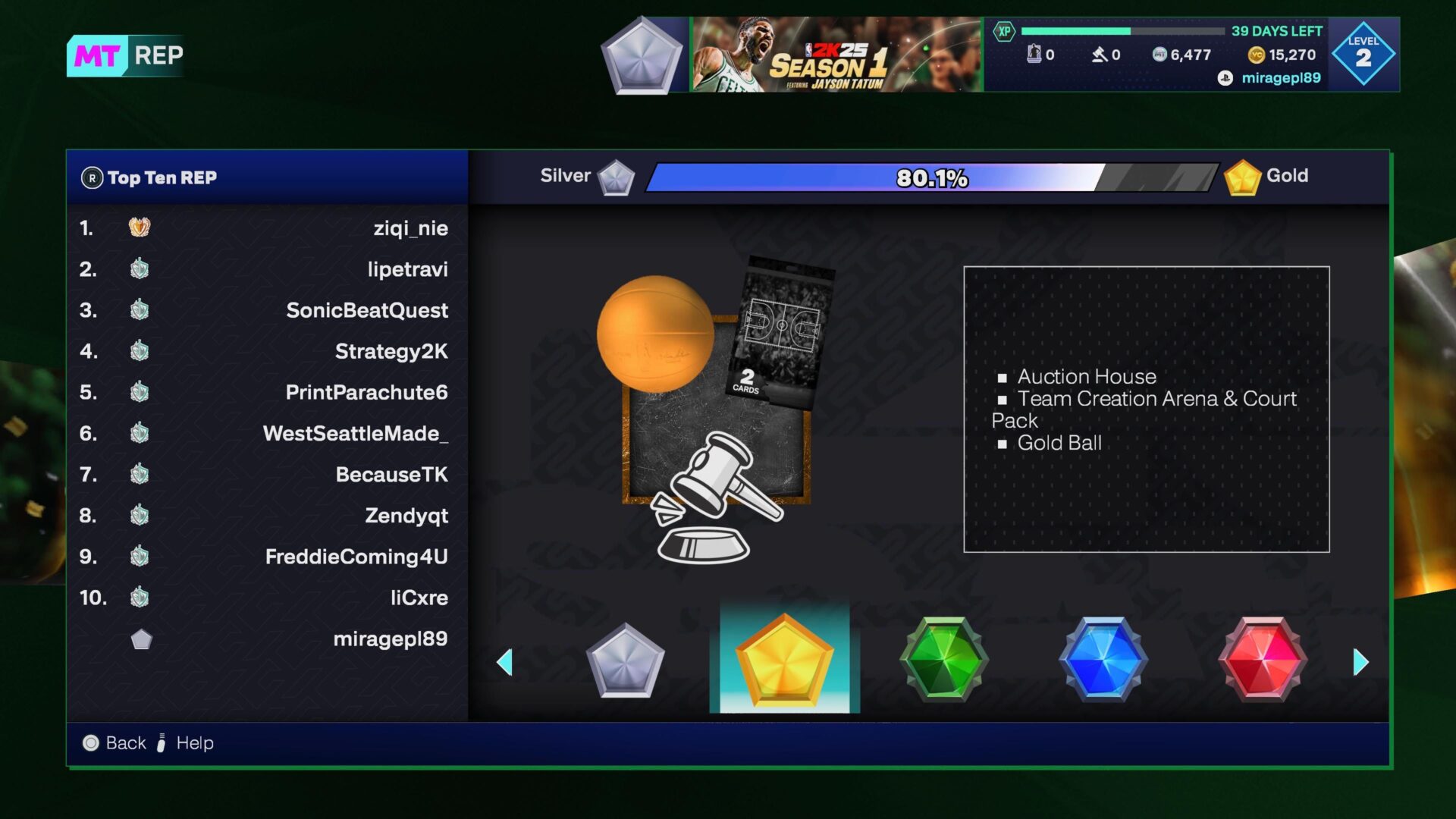Click the PlayStation icon beside miragepl89

pos(1226,77)
